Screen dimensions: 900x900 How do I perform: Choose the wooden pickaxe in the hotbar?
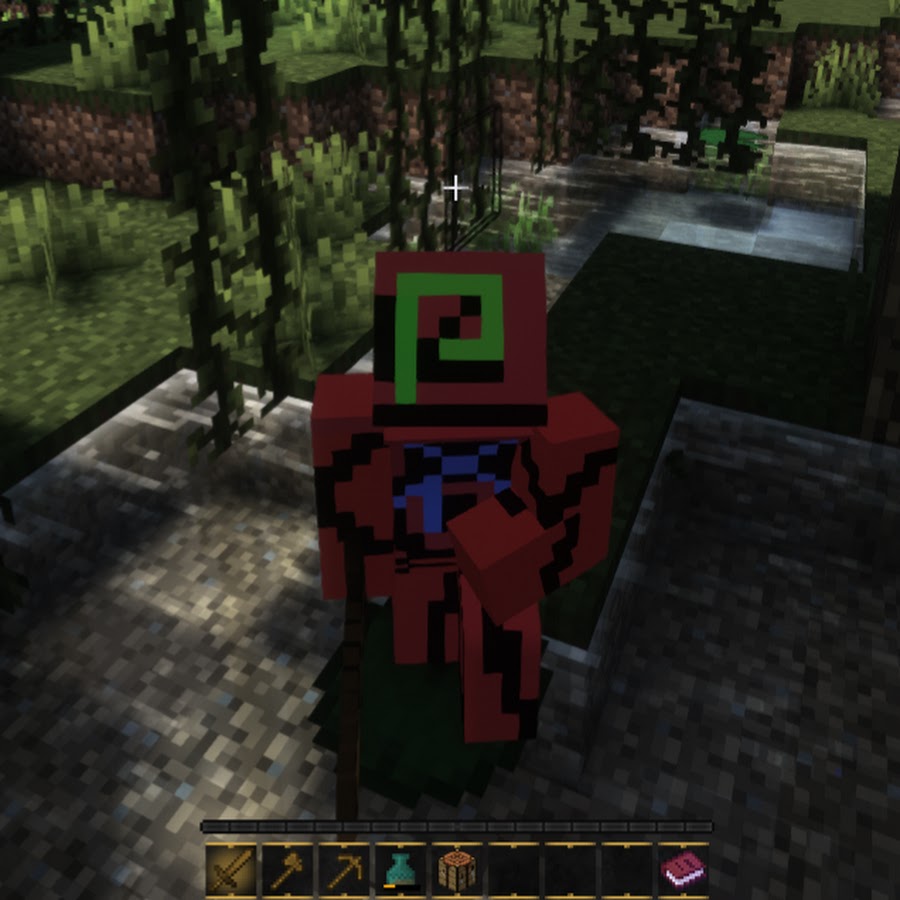344,868
